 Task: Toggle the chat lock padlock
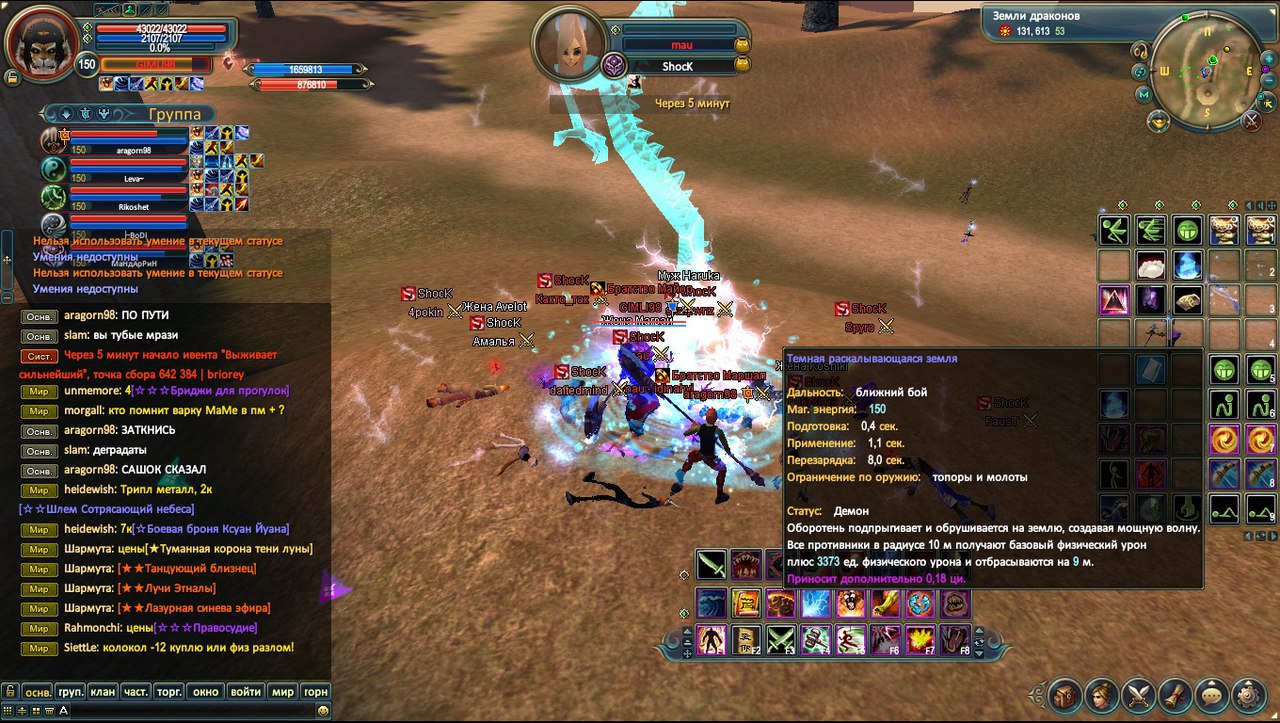coord(9,691)
